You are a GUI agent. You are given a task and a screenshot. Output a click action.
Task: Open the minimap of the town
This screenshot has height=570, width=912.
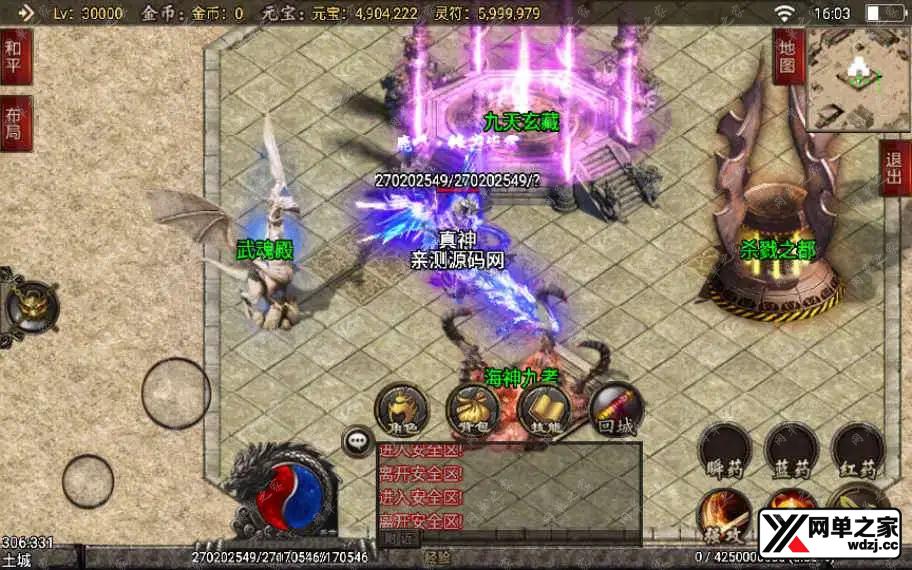(x=858, y=79)
